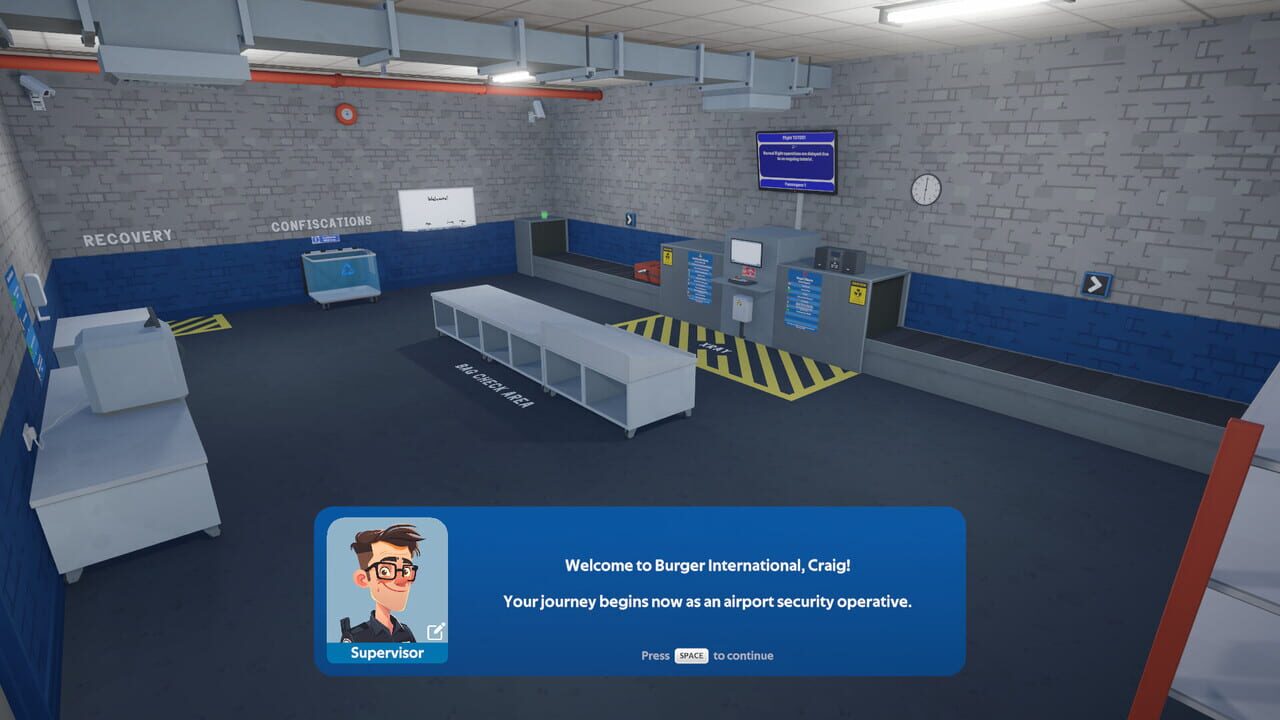1280x720 pixels.
Task: Click the yellow warning triangle sign on the scanner
Action: click(667, 257)
